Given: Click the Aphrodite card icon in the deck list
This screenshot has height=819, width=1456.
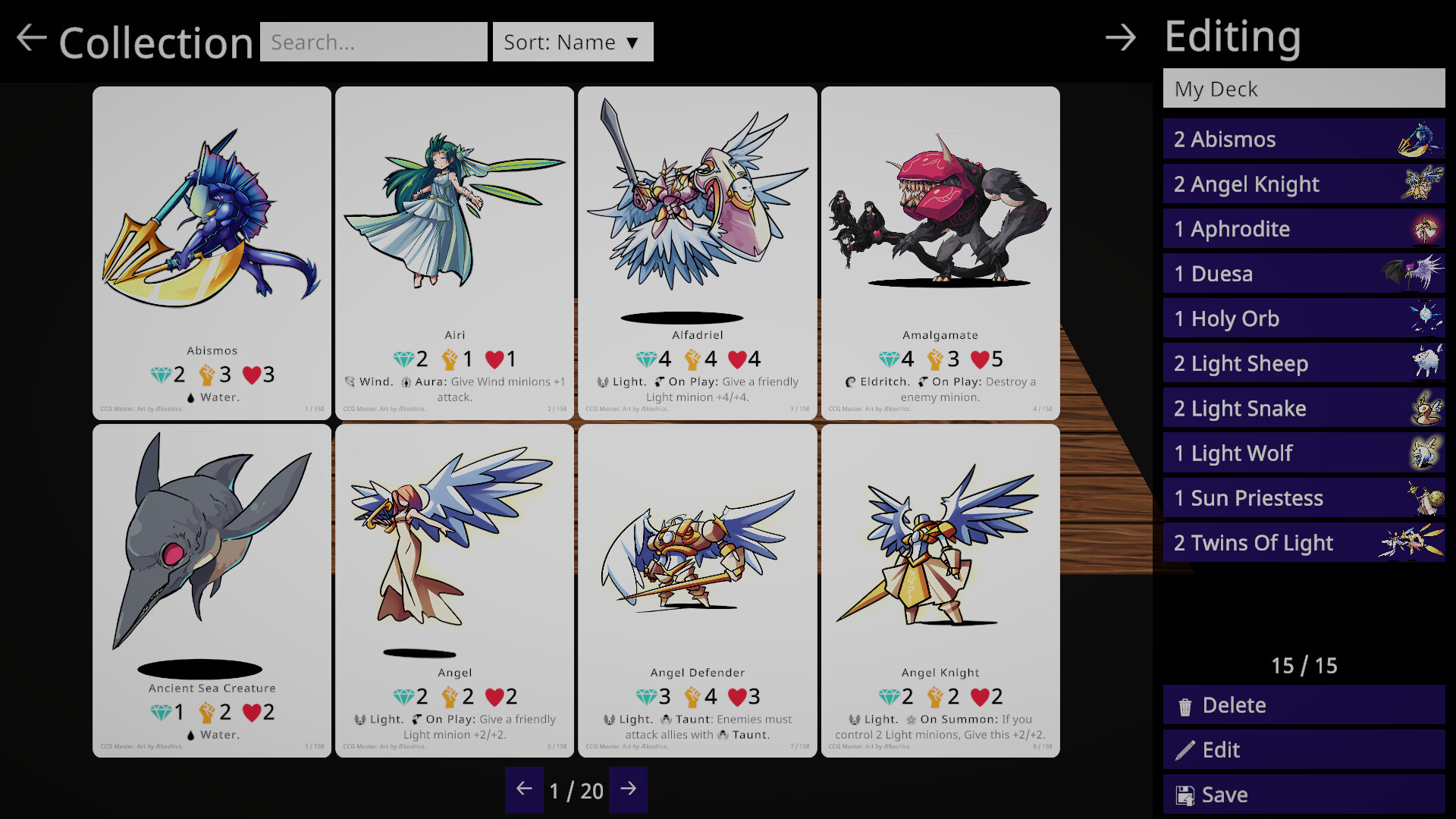Looking at the screenshot, I should pyautogui.click(x=1424, y=228).
